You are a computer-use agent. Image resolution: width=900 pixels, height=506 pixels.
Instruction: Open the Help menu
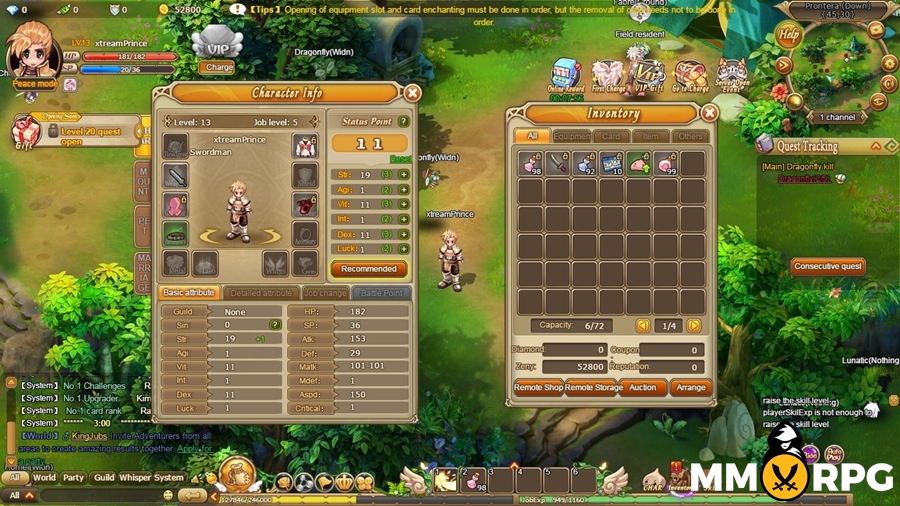tap(790, 35)
